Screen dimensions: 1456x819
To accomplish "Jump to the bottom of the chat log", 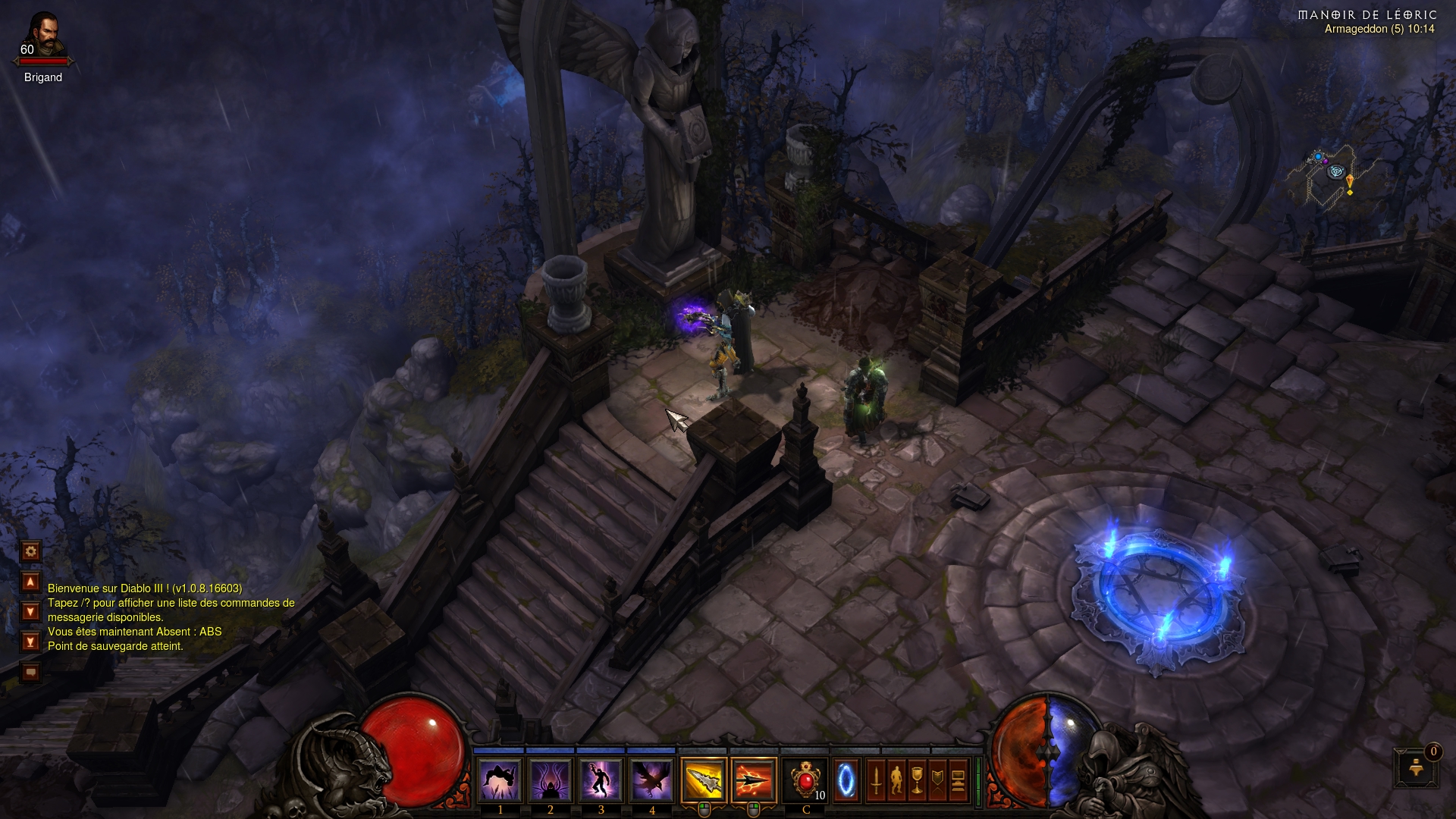I will click(30, 642).
